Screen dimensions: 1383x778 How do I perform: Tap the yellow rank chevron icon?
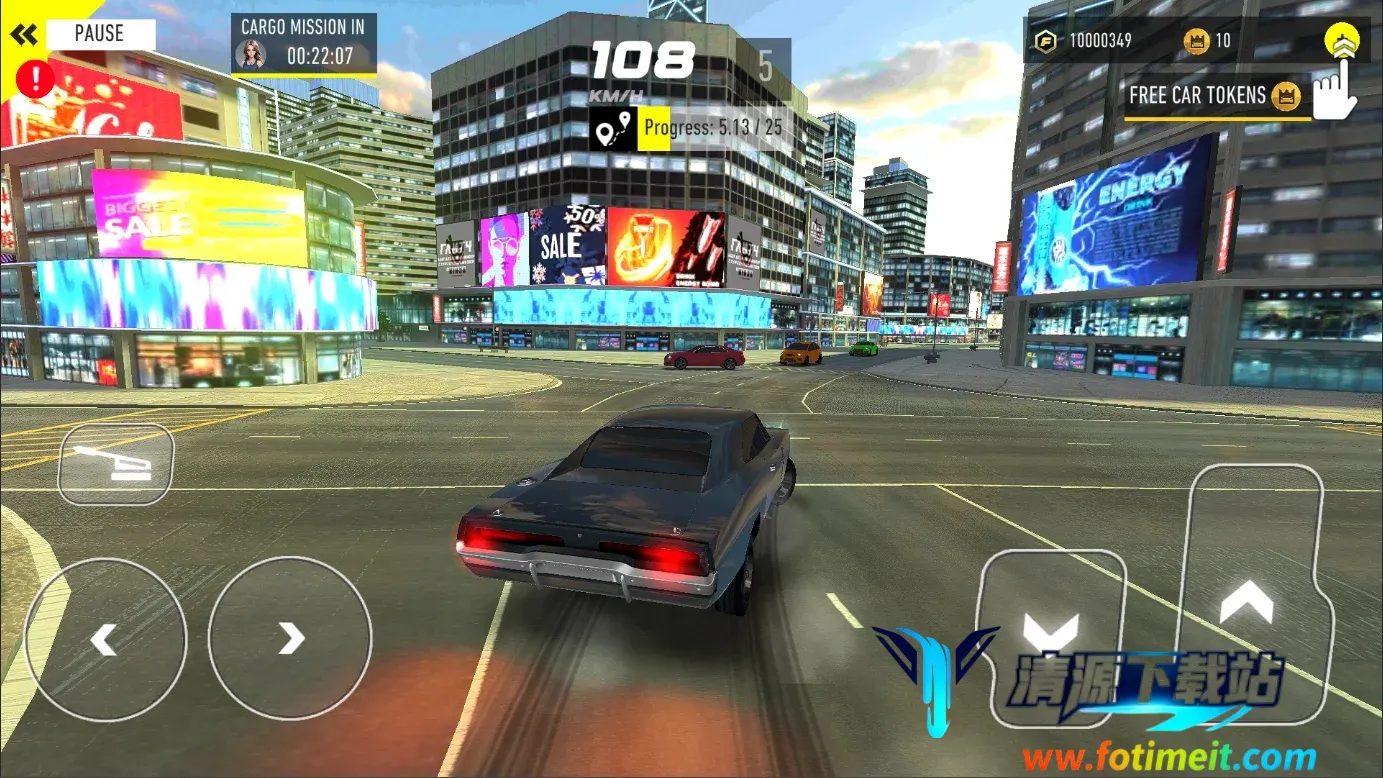[1341, 41]
